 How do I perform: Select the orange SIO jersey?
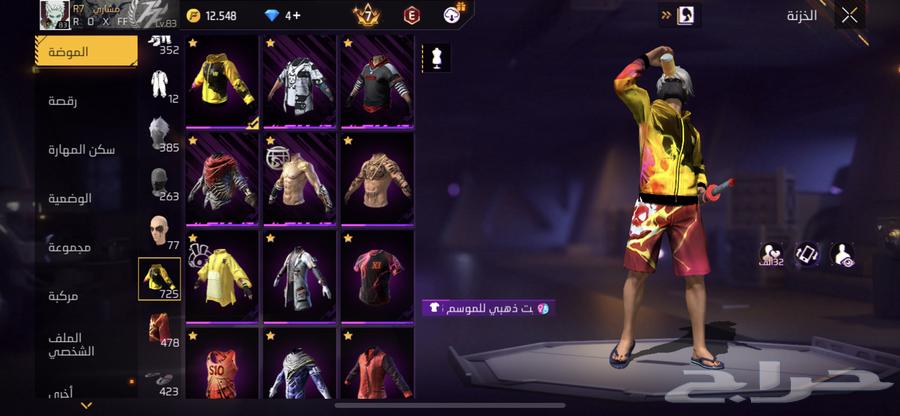[223, 368]
